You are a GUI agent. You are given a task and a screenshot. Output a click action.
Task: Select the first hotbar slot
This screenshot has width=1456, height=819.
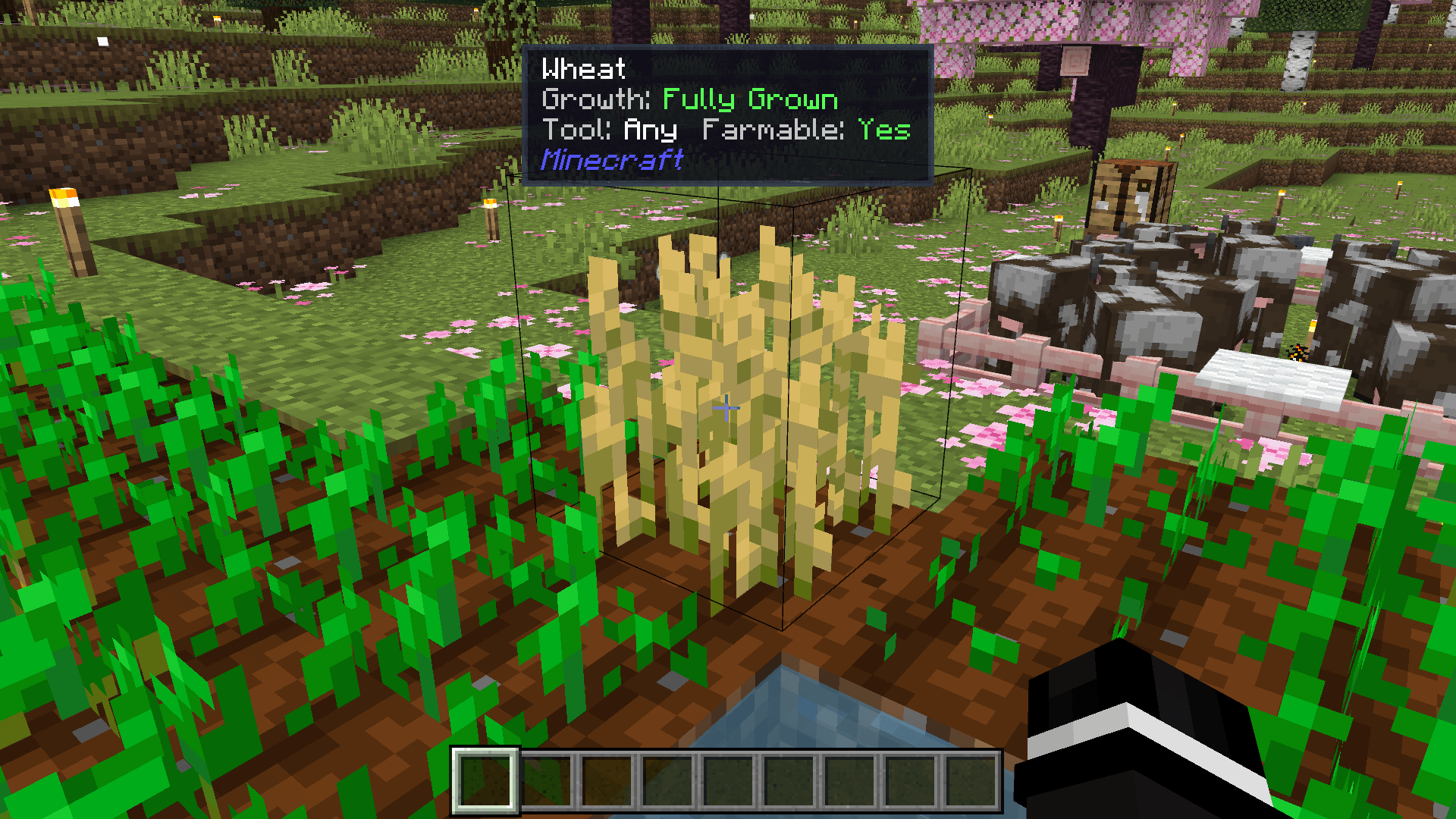pyautogui.click(x=484, y=781)
